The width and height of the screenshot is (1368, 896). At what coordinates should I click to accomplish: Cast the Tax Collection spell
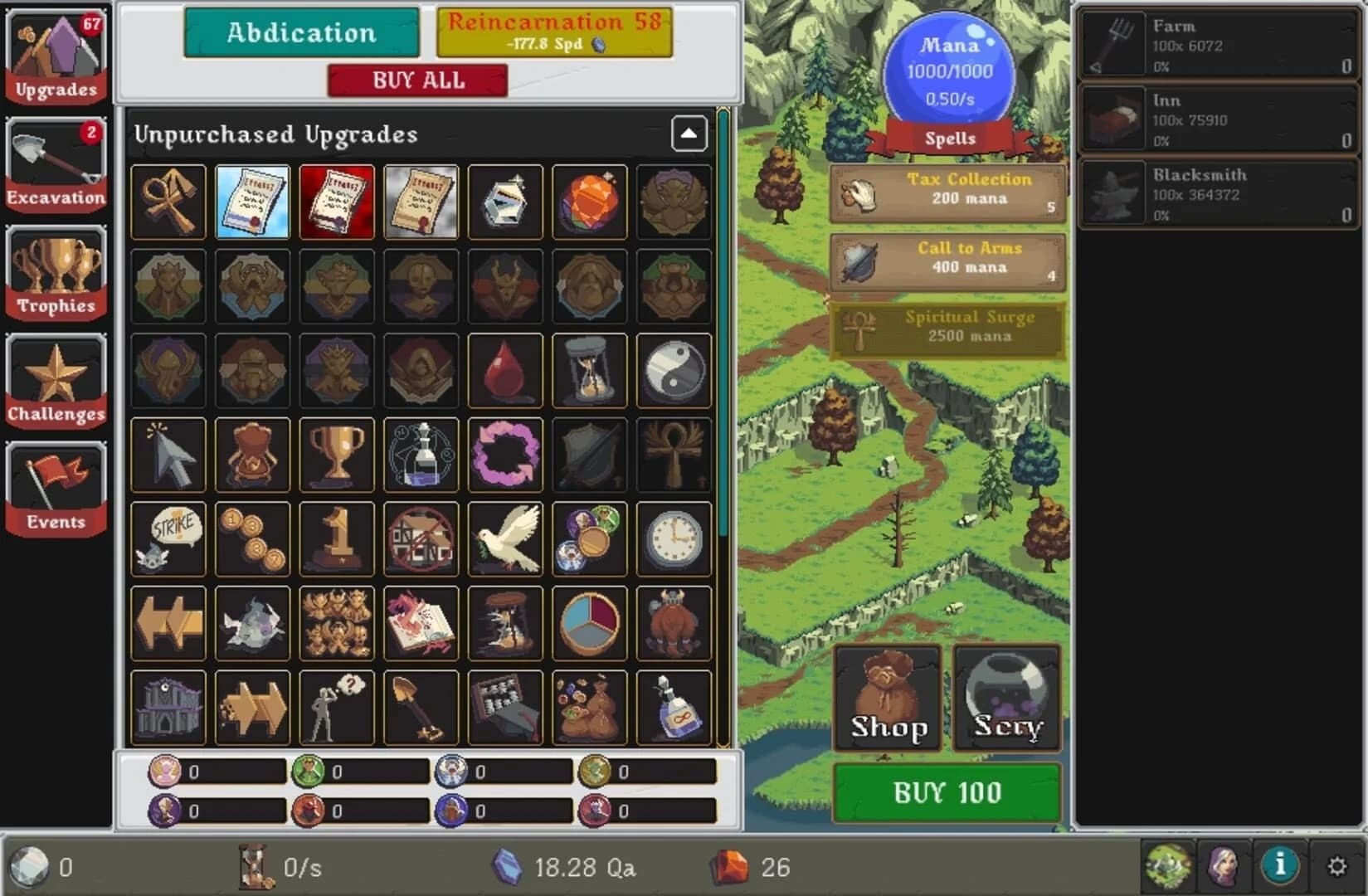(947, 189)
